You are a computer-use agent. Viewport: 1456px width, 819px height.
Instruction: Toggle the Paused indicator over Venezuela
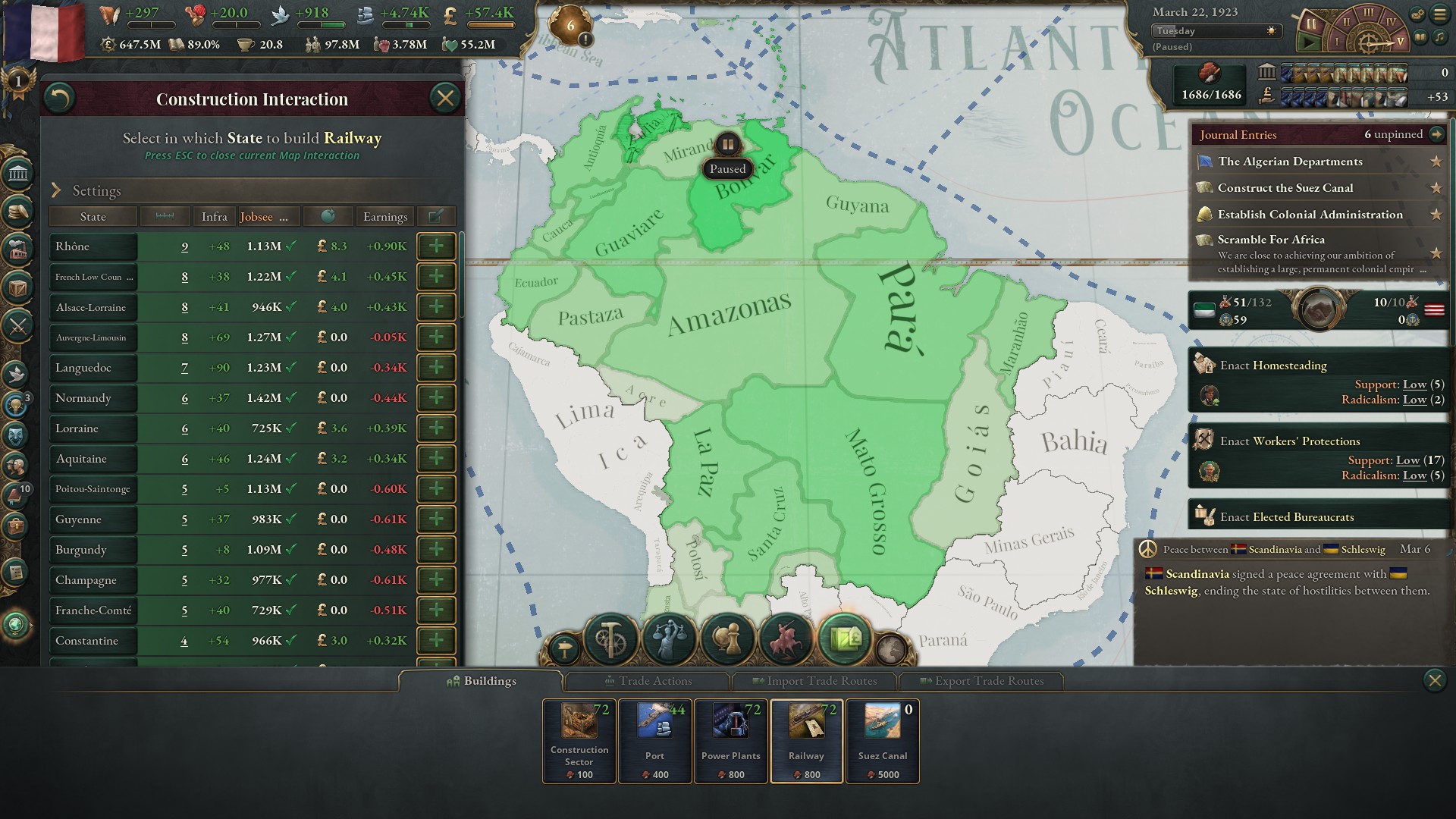click(728, 143)
